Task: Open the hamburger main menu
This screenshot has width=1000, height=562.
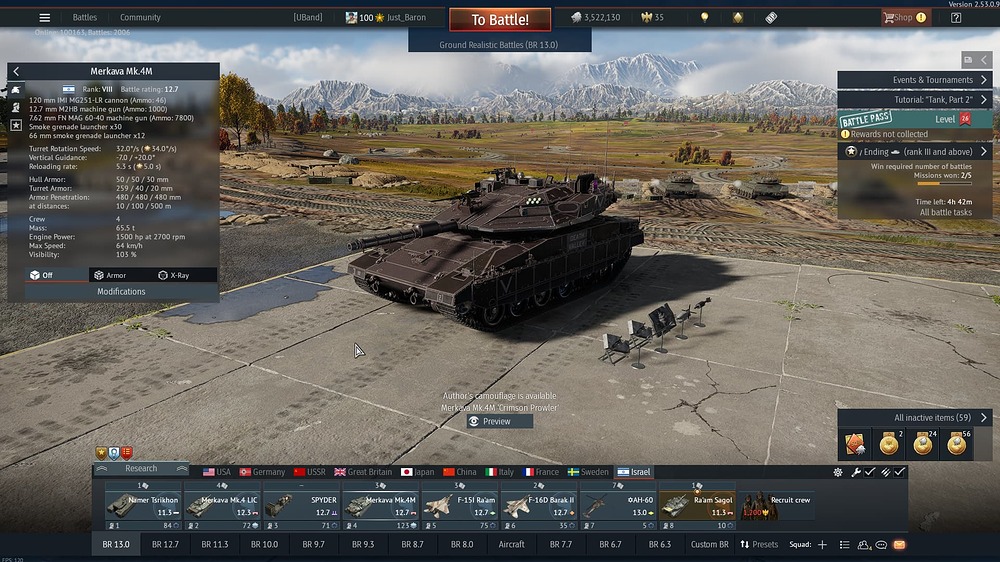Action: coord(44,17)
